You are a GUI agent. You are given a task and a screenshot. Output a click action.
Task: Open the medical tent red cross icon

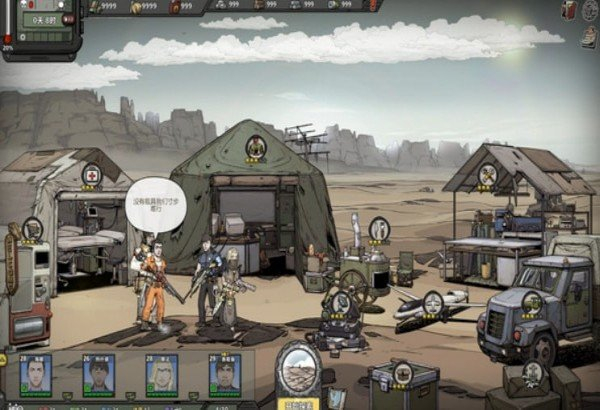pos(92,175)
